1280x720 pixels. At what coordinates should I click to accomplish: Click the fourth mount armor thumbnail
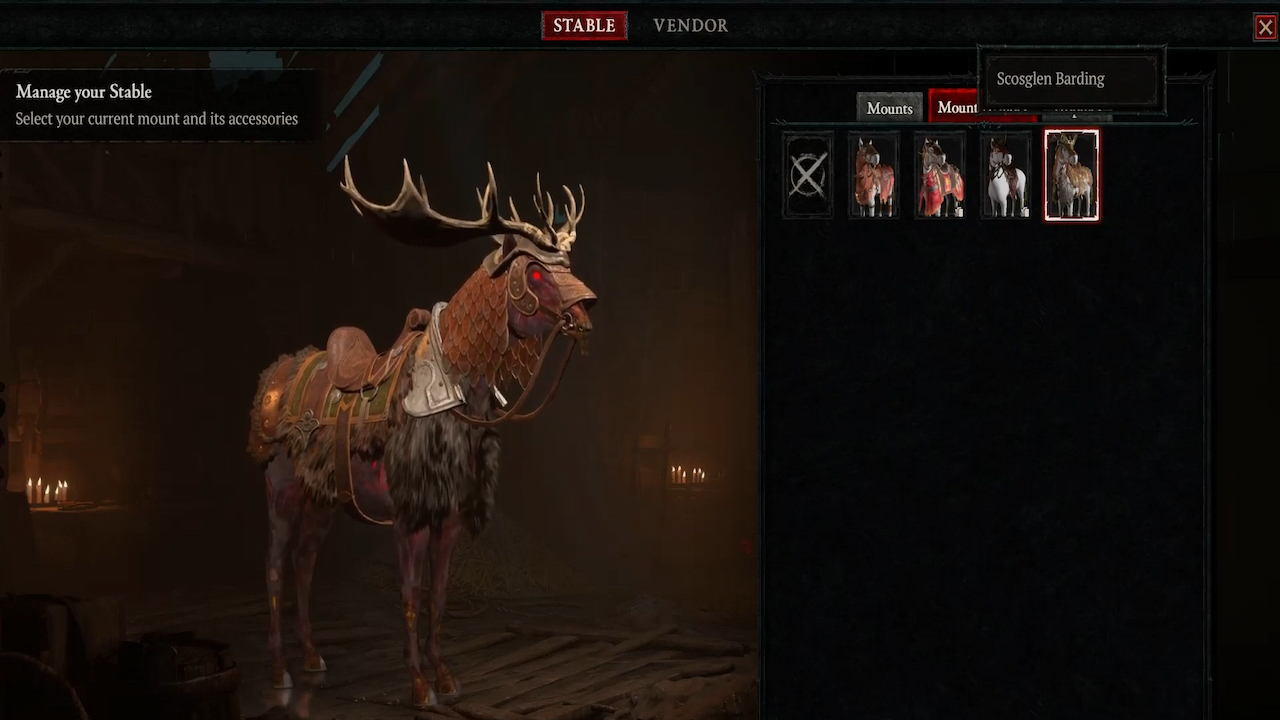click(1006, 173)
